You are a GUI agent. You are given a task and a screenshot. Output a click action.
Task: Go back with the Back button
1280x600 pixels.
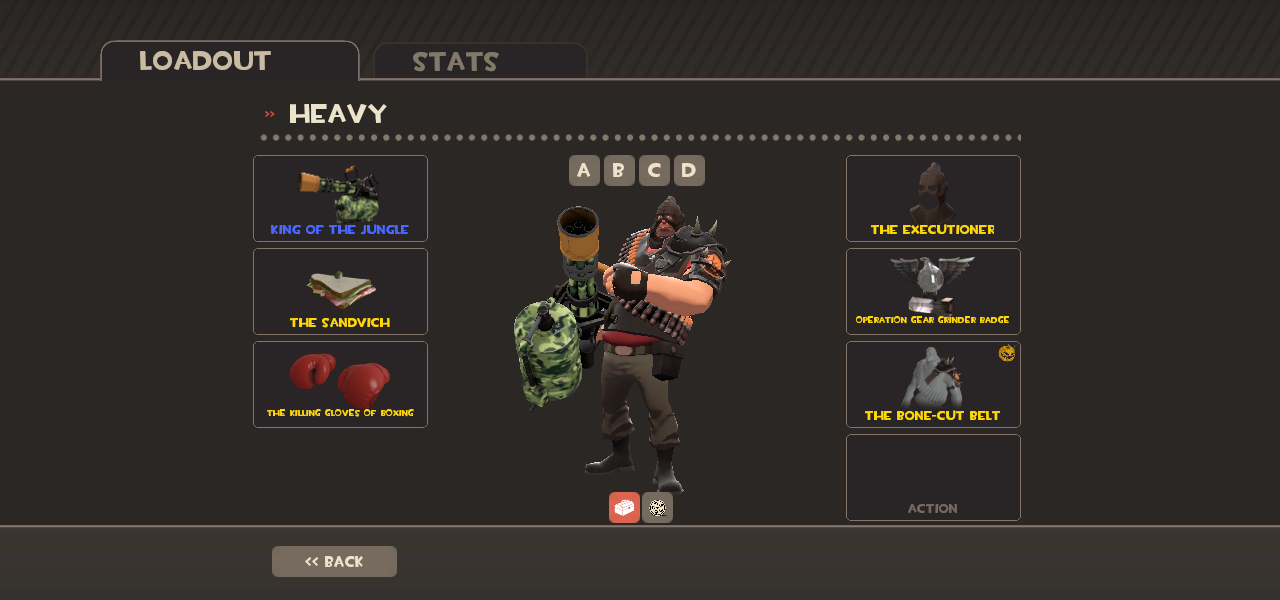click(x=334, y=561)
